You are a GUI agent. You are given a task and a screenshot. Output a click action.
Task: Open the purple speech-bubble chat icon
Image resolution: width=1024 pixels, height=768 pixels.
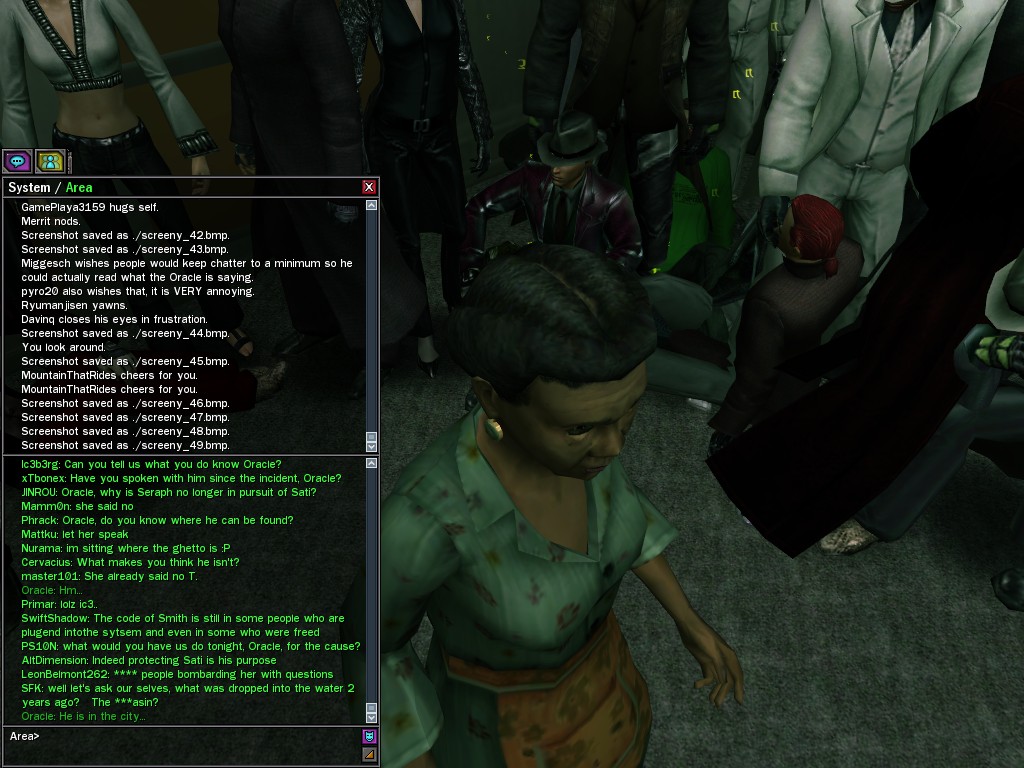[x=17, y=160]
